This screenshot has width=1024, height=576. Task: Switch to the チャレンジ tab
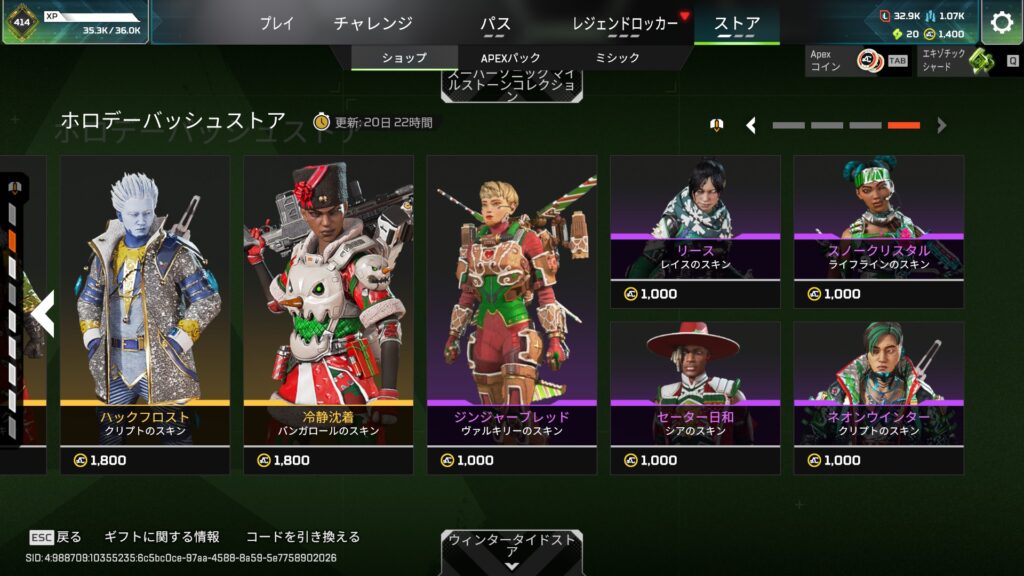pyautogui.click(x=373, y=23)
